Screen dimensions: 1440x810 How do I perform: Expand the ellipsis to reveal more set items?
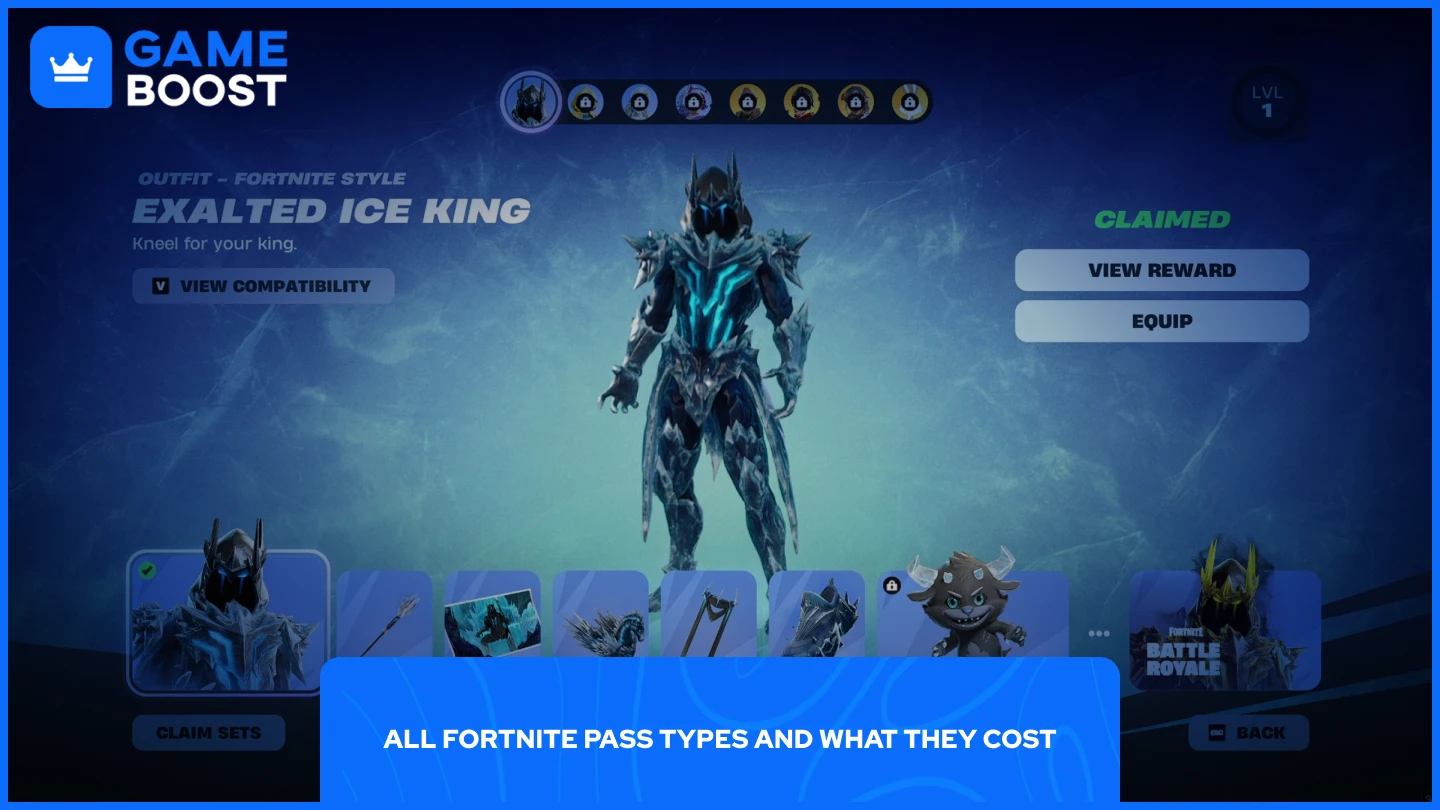tap(1099, 632)
